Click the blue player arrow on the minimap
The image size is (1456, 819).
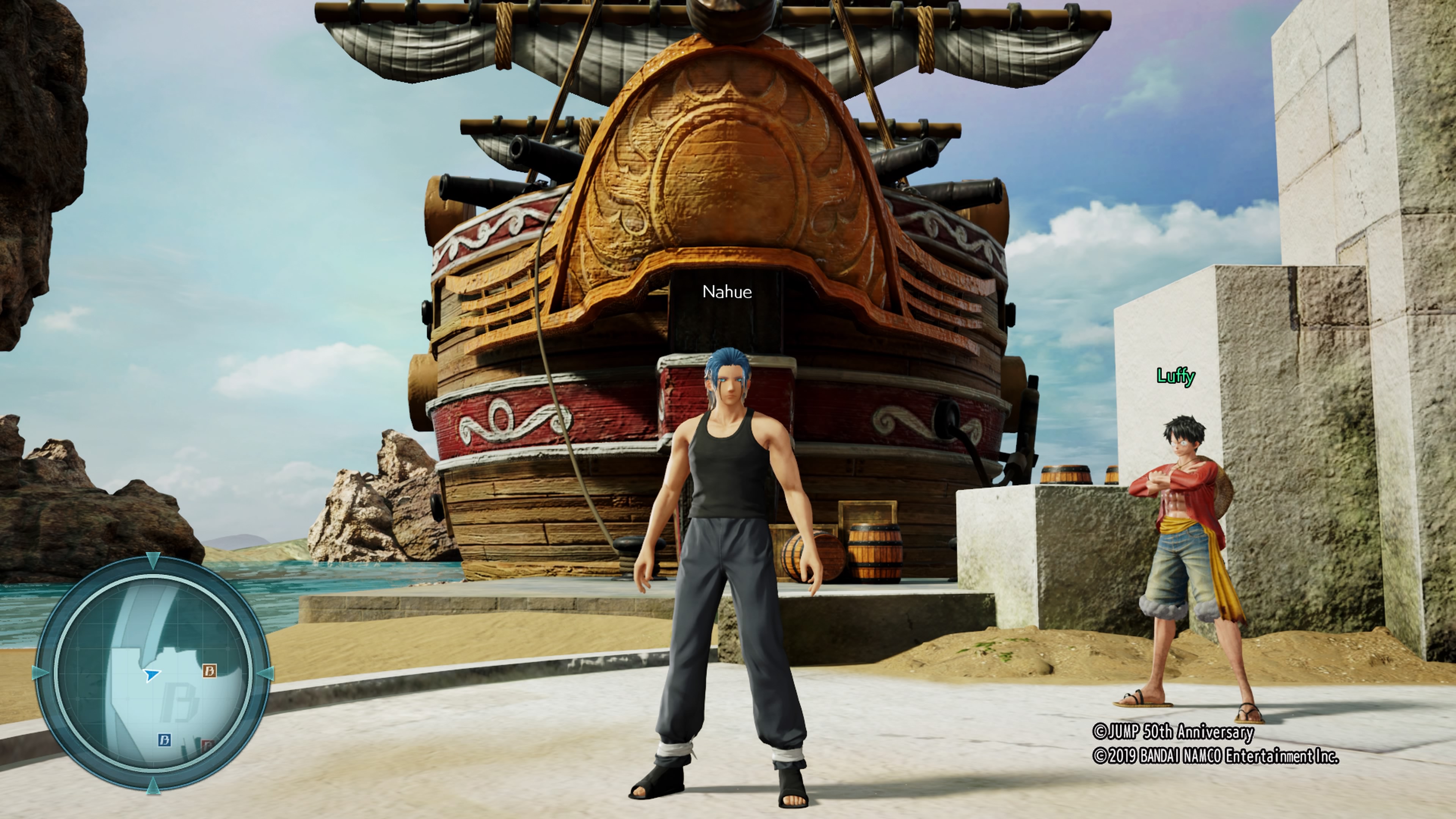(152, 674)
